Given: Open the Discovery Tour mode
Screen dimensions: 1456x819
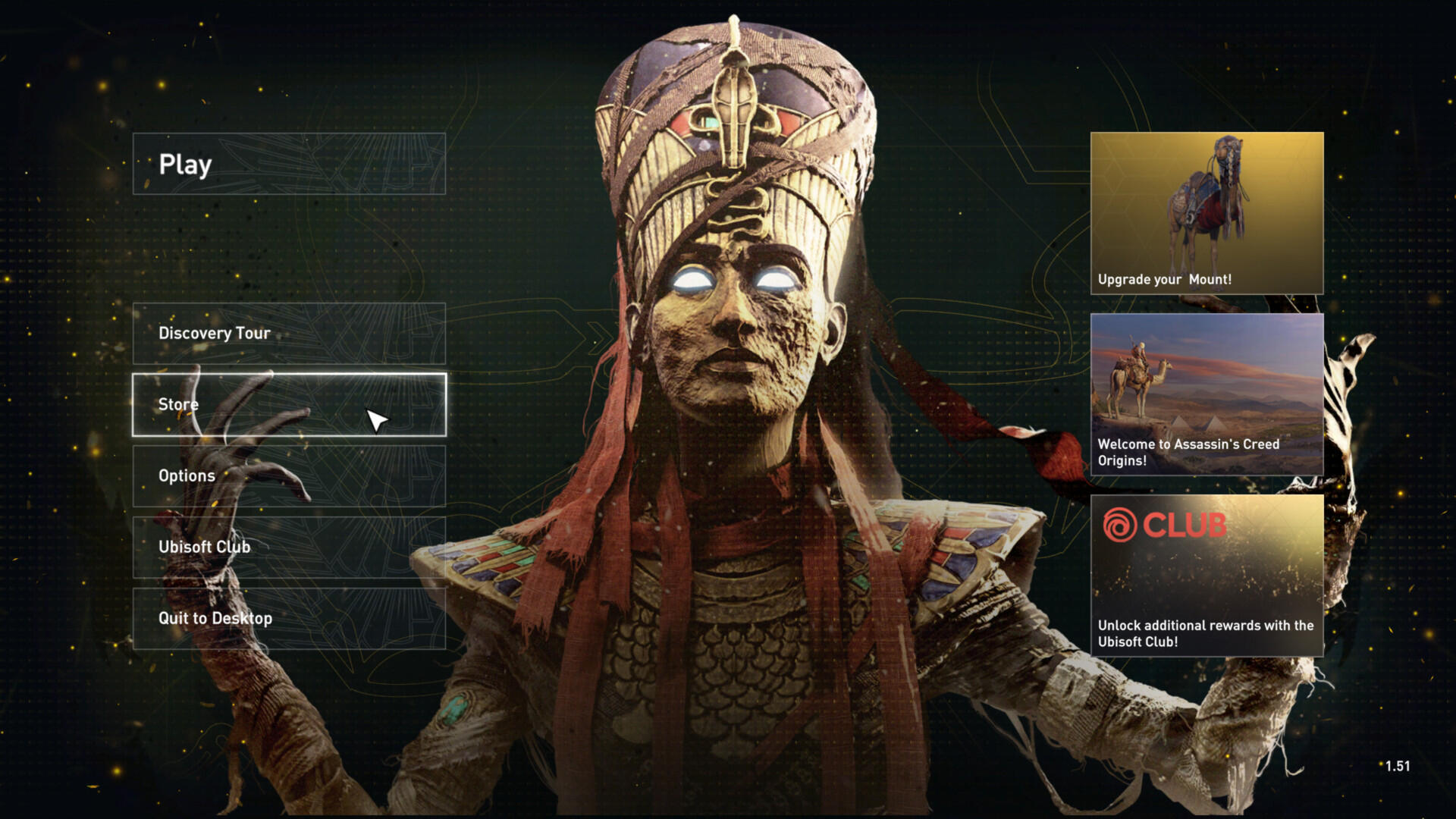Looking at the screenshot, I should coord(288,333).
